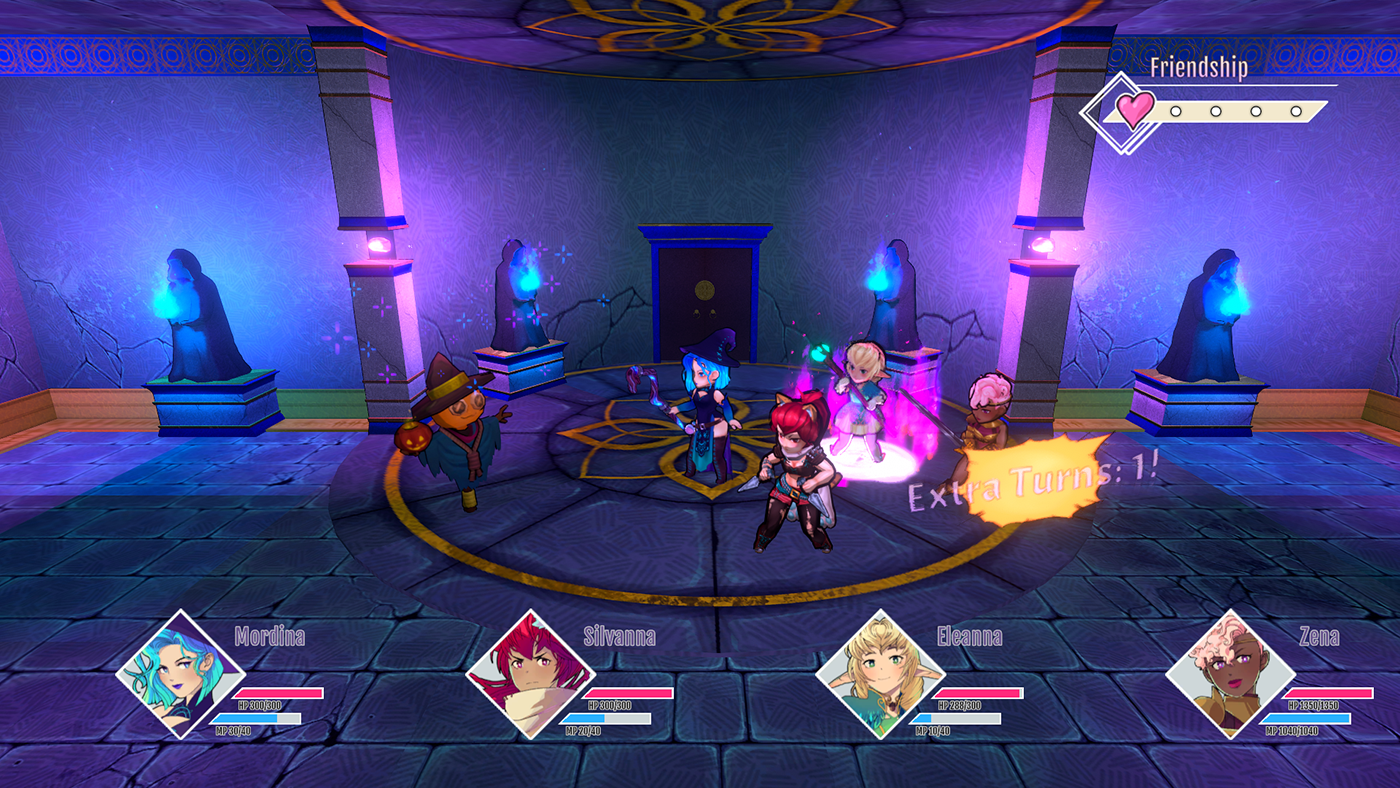The width and height of the screenshot is (1400, 788).
Task: Choose Eleanna's blonde elf portrait
Action: click(x=880, y=675)
